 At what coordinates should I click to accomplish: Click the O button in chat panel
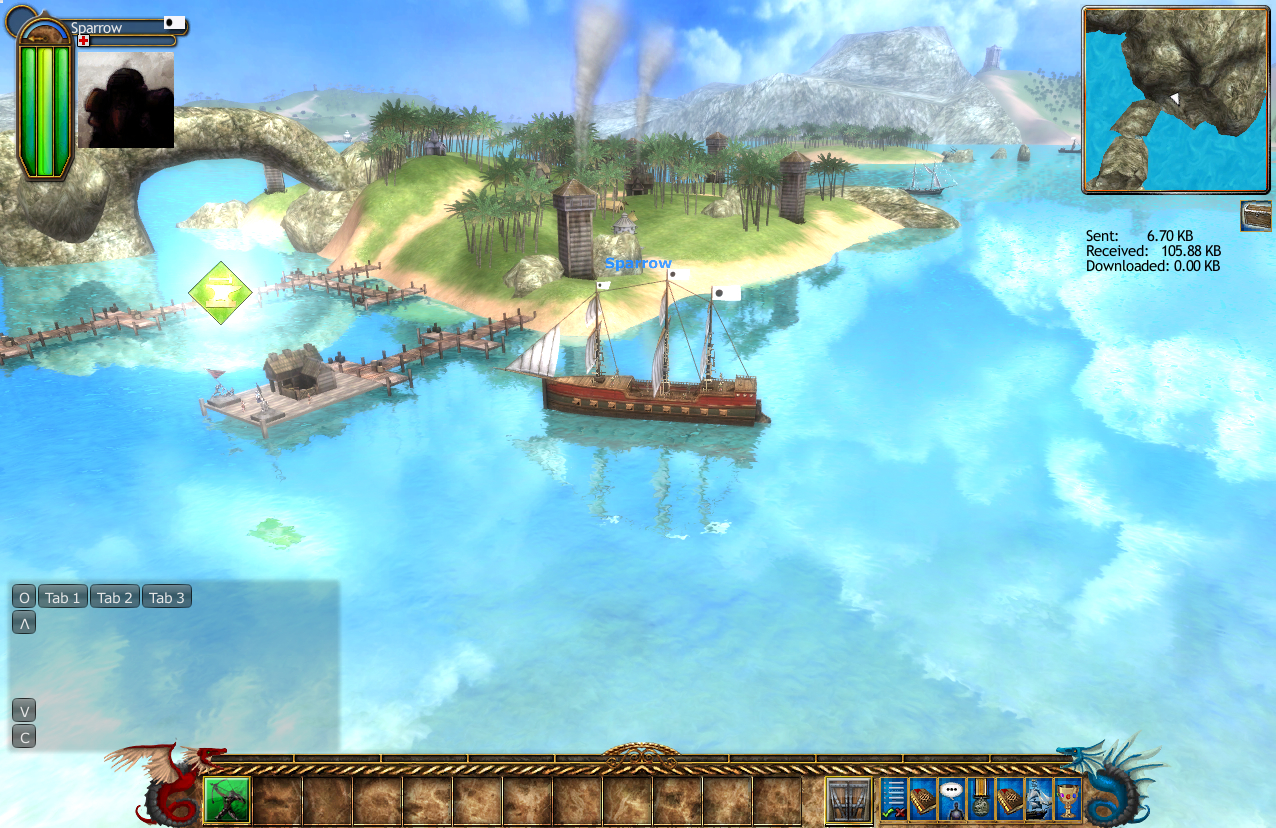point(24,597)
